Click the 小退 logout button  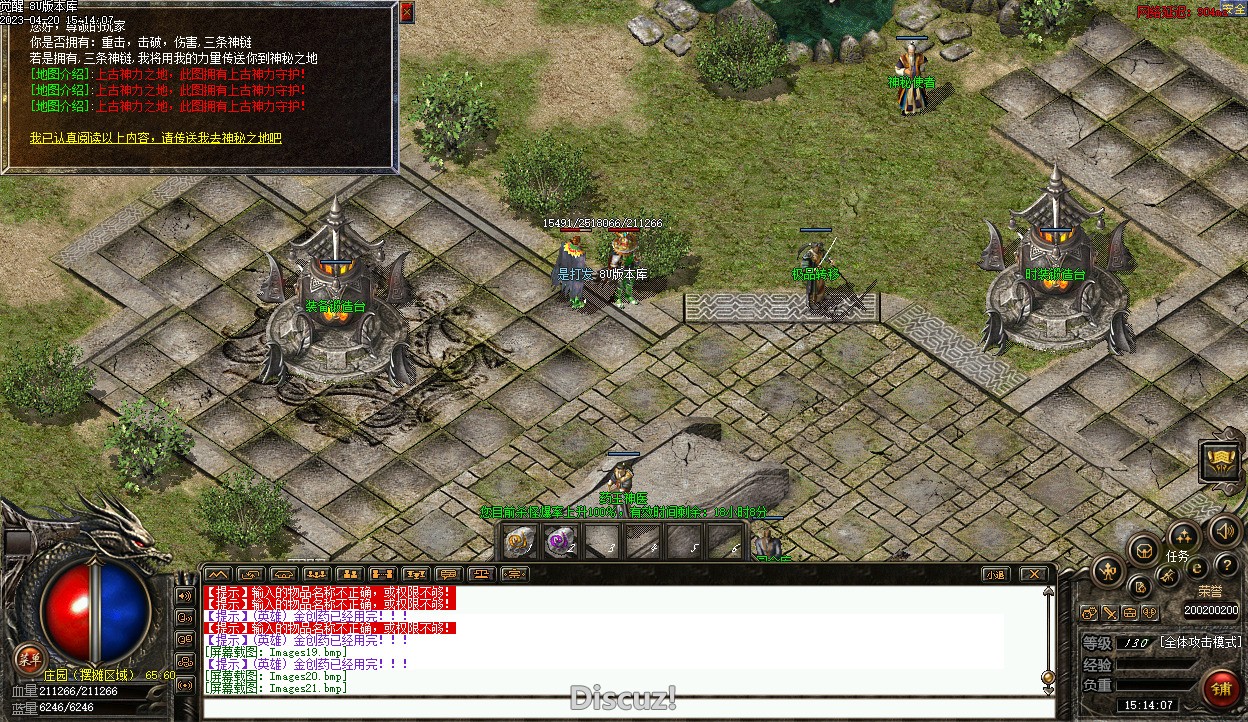click(994, 574)
